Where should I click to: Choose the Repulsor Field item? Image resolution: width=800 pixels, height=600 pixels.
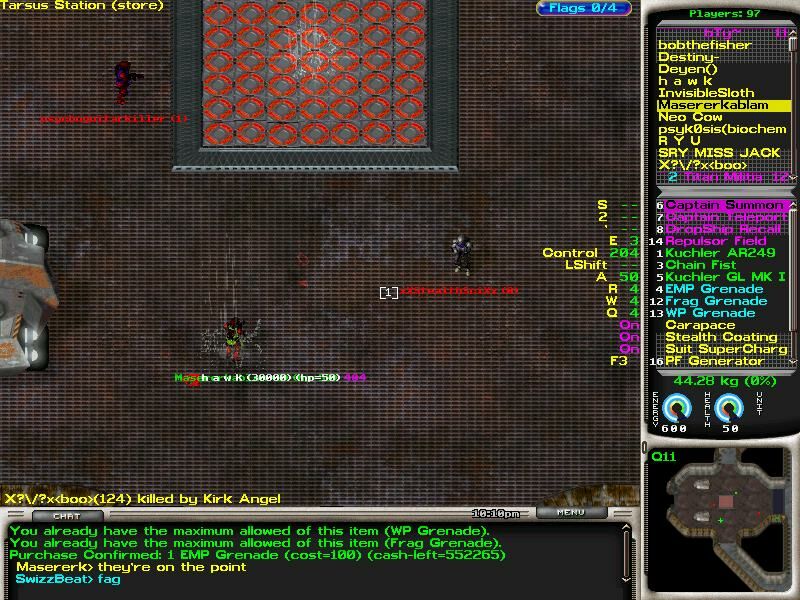coord(716,241)
